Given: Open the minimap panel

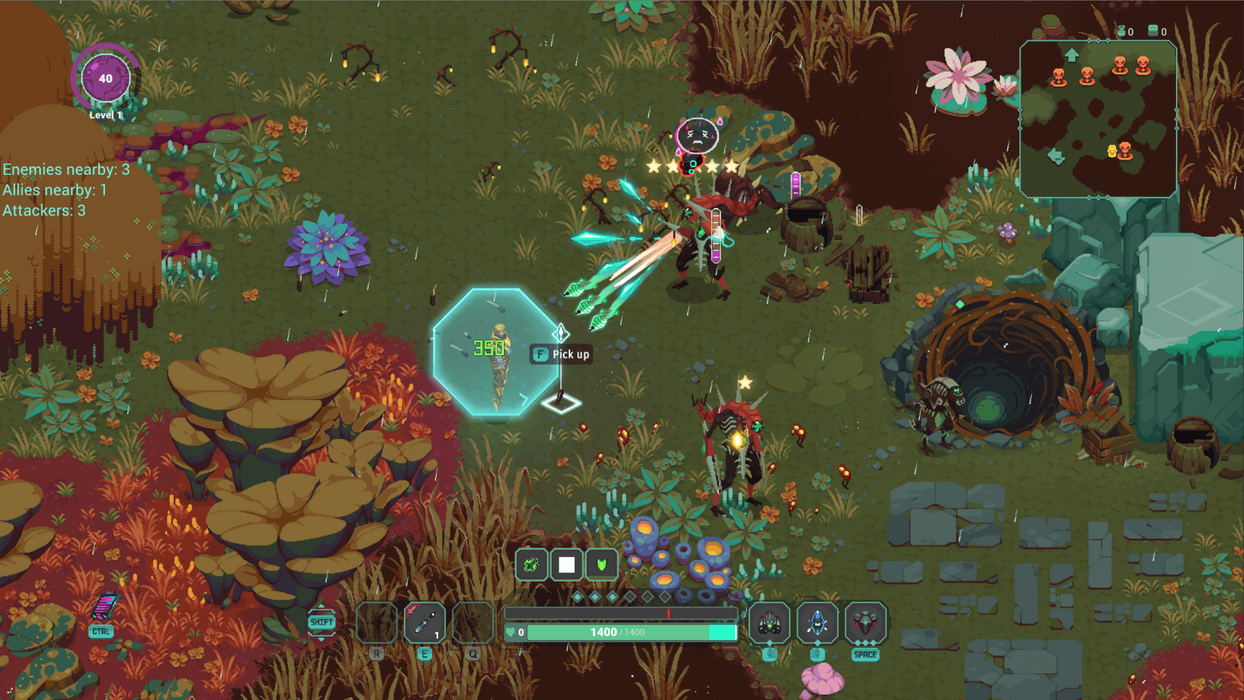Looking at the screenshot, I should [x=1098, y=118].
